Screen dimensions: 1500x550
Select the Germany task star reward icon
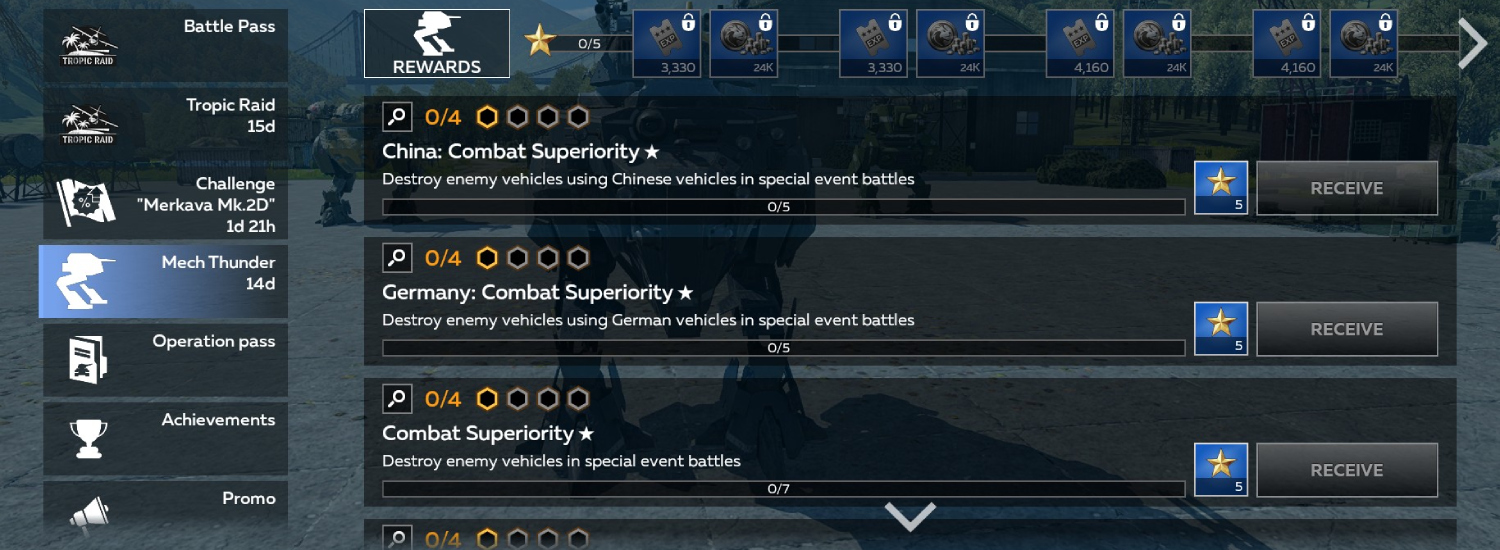coord(1221,328)
